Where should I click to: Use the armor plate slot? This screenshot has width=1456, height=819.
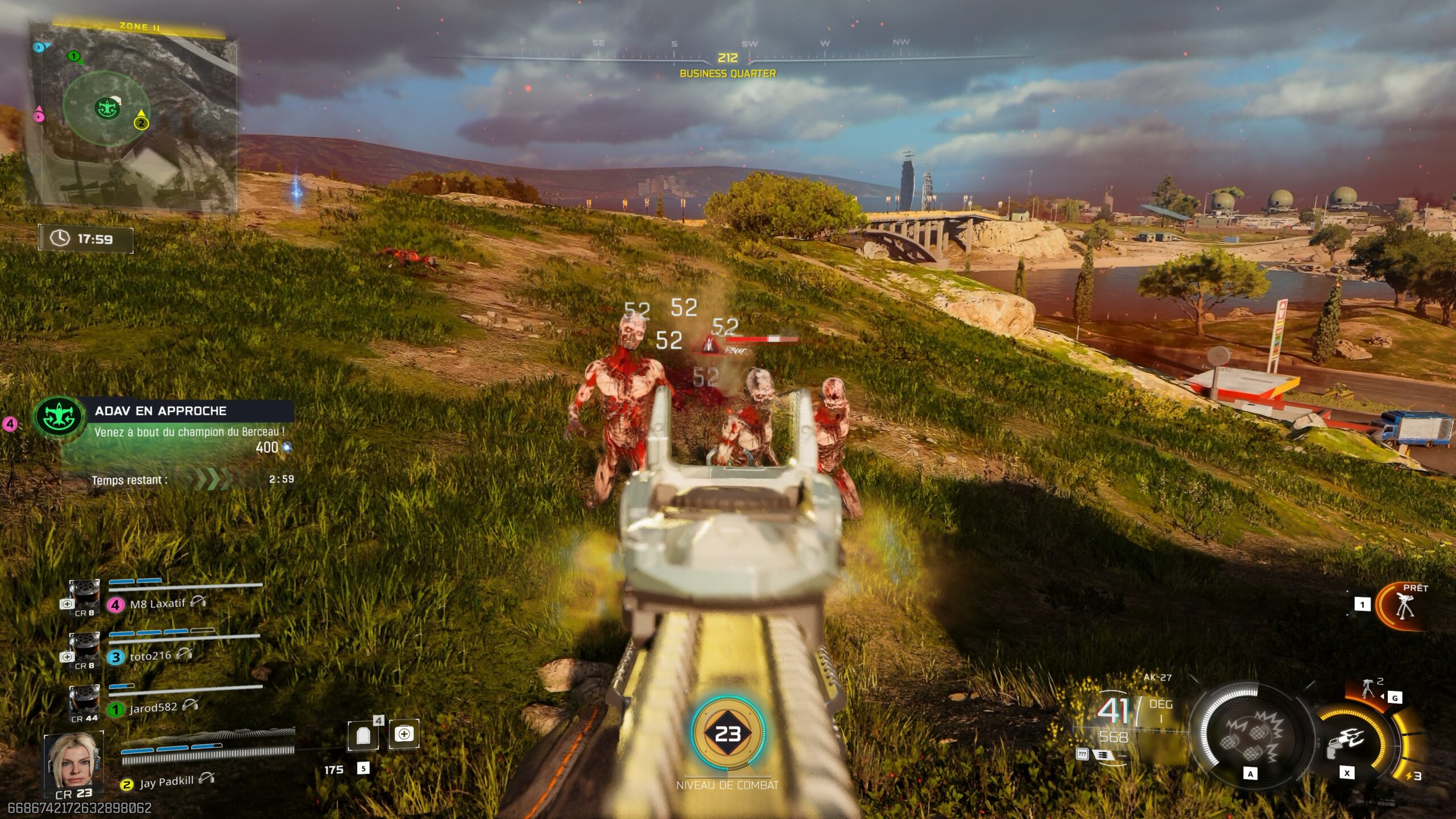pos(363,737)
